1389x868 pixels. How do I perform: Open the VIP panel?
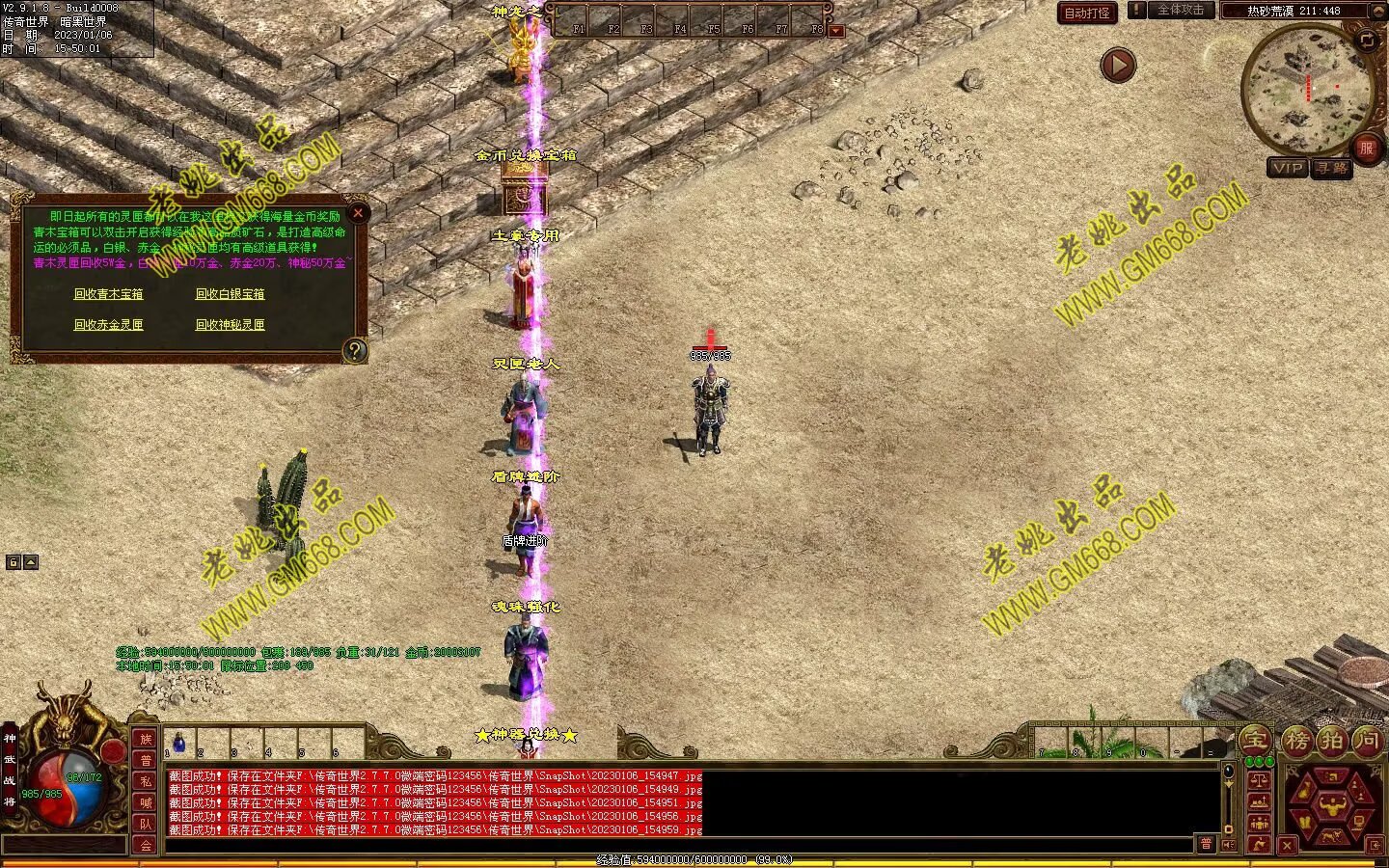[1288, 168]
